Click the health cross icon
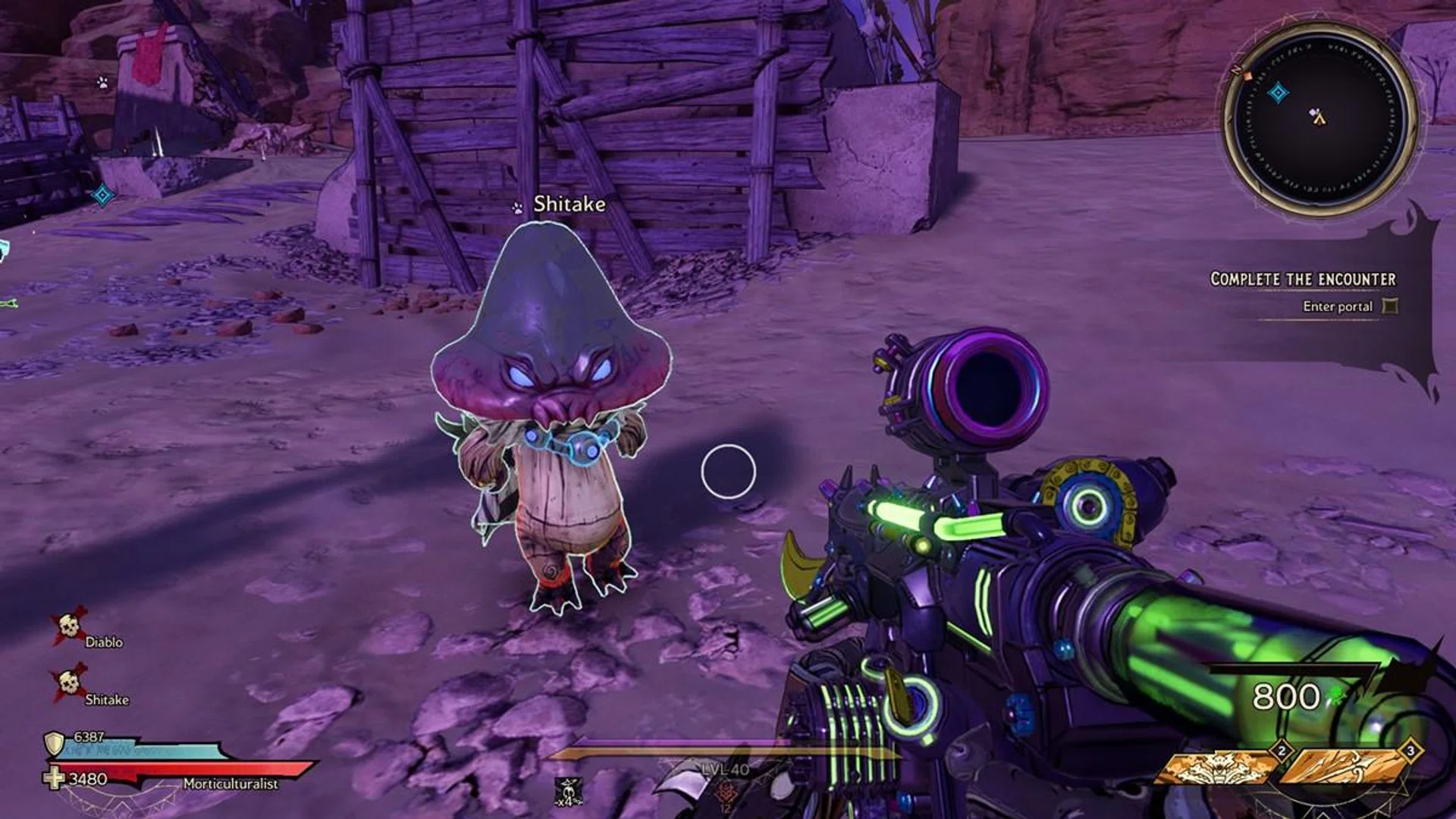 tap(54, 779)
